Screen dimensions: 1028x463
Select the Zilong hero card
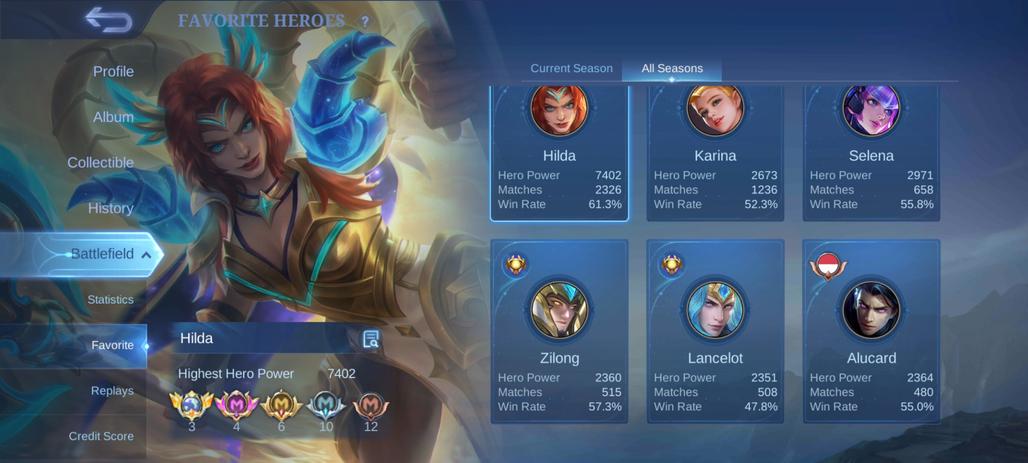coord(559,332)
